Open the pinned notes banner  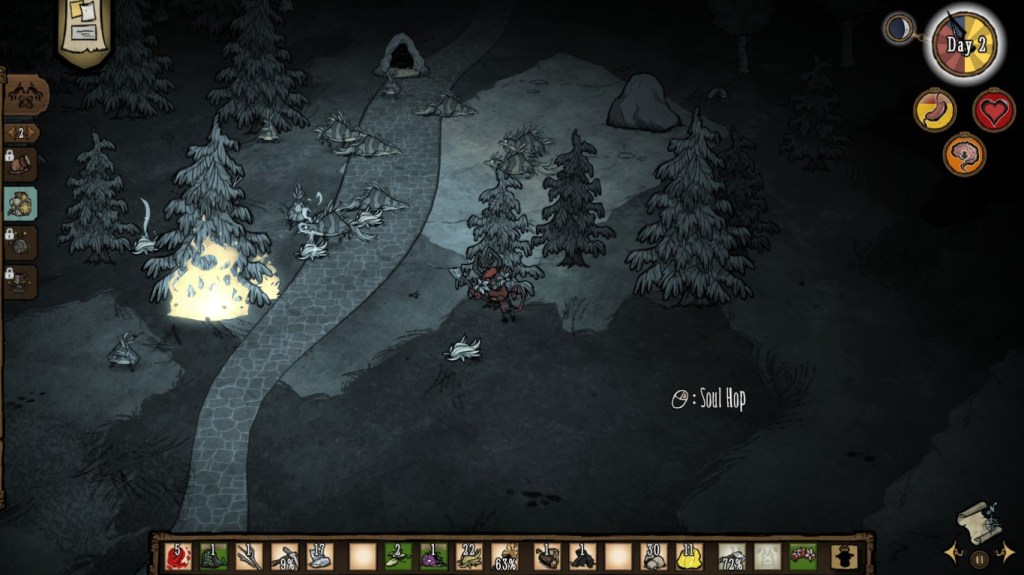(x=84, y=30)
